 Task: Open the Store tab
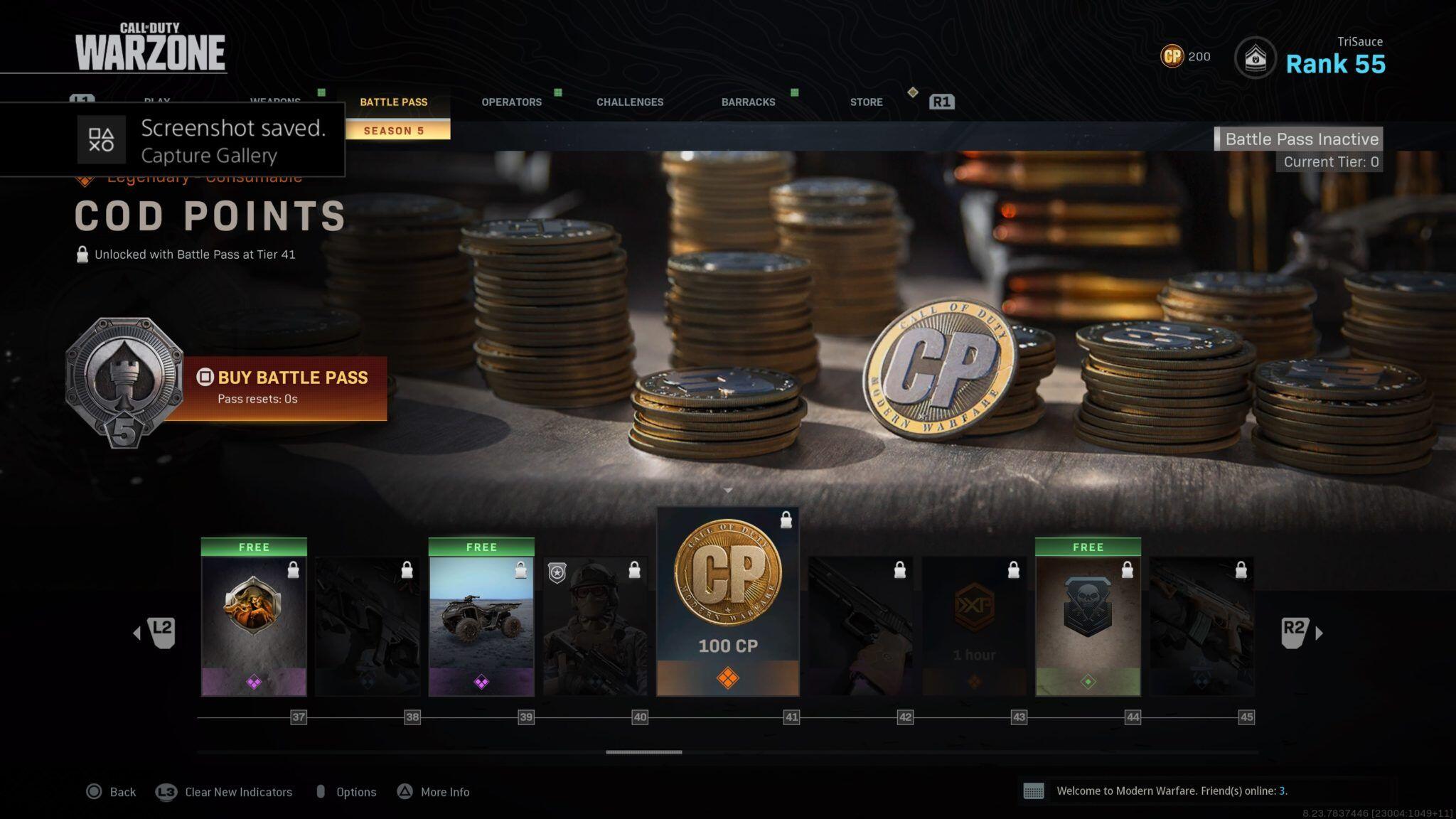tap(866, 102)
